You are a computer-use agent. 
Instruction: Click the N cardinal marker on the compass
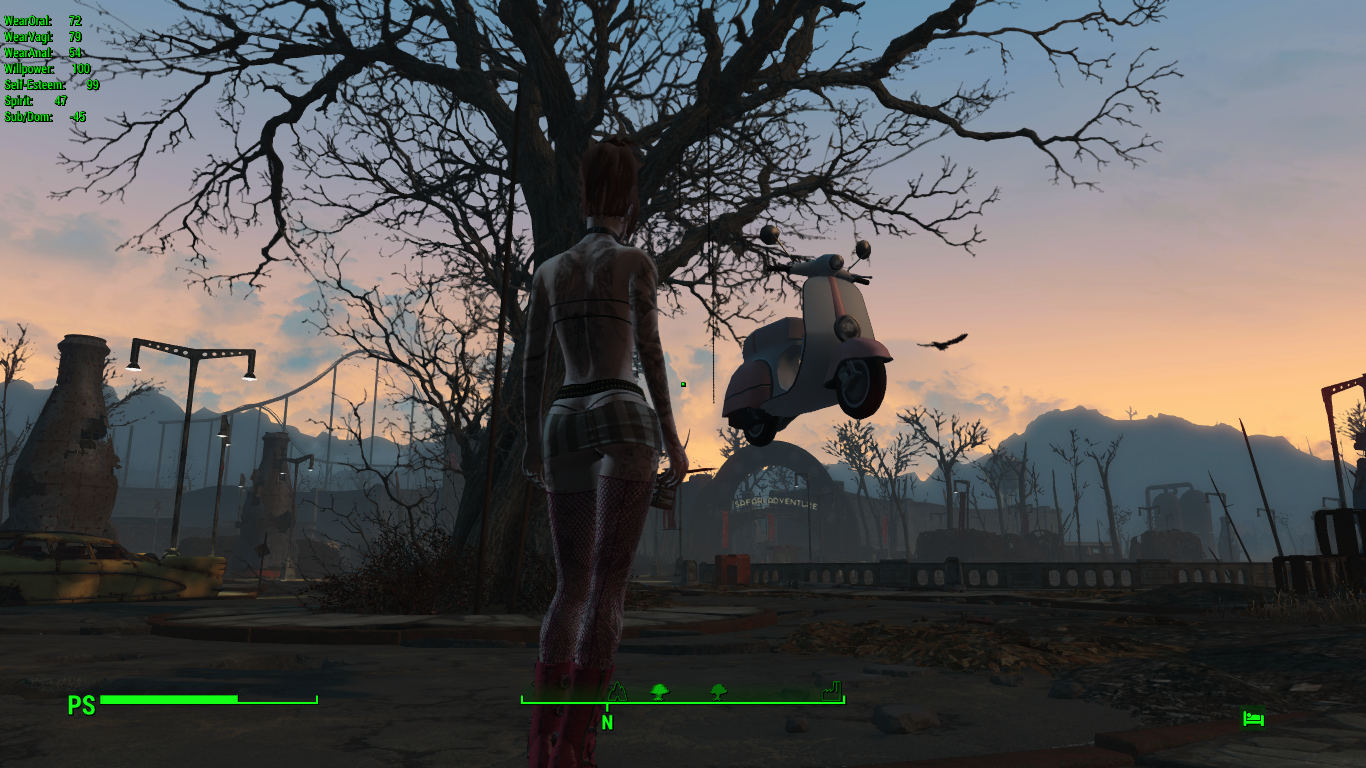pyautogui.click(x=608, y=719)
